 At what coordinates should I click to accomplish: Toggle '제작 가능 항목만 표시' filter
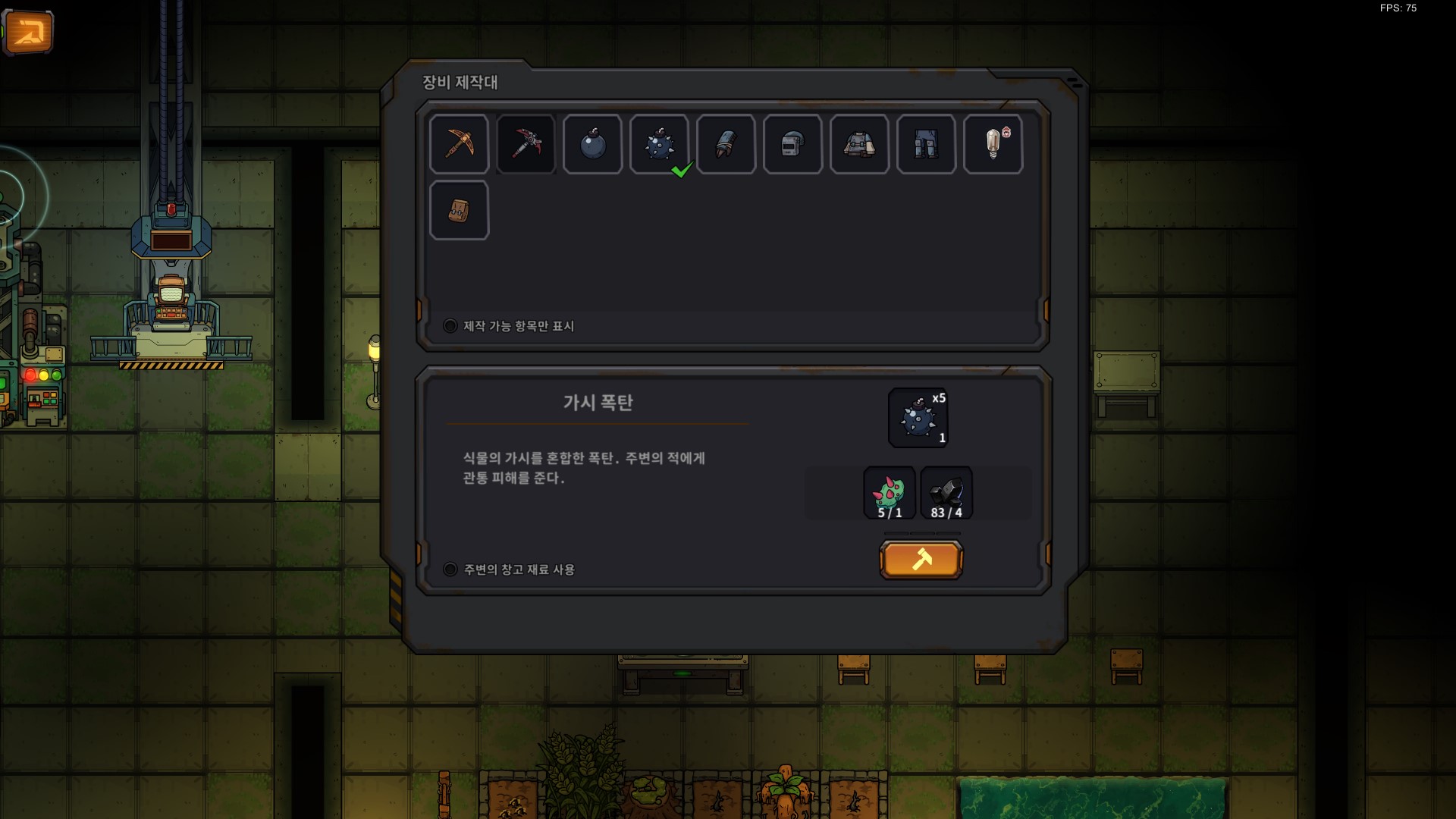click(x=450, y=326)
